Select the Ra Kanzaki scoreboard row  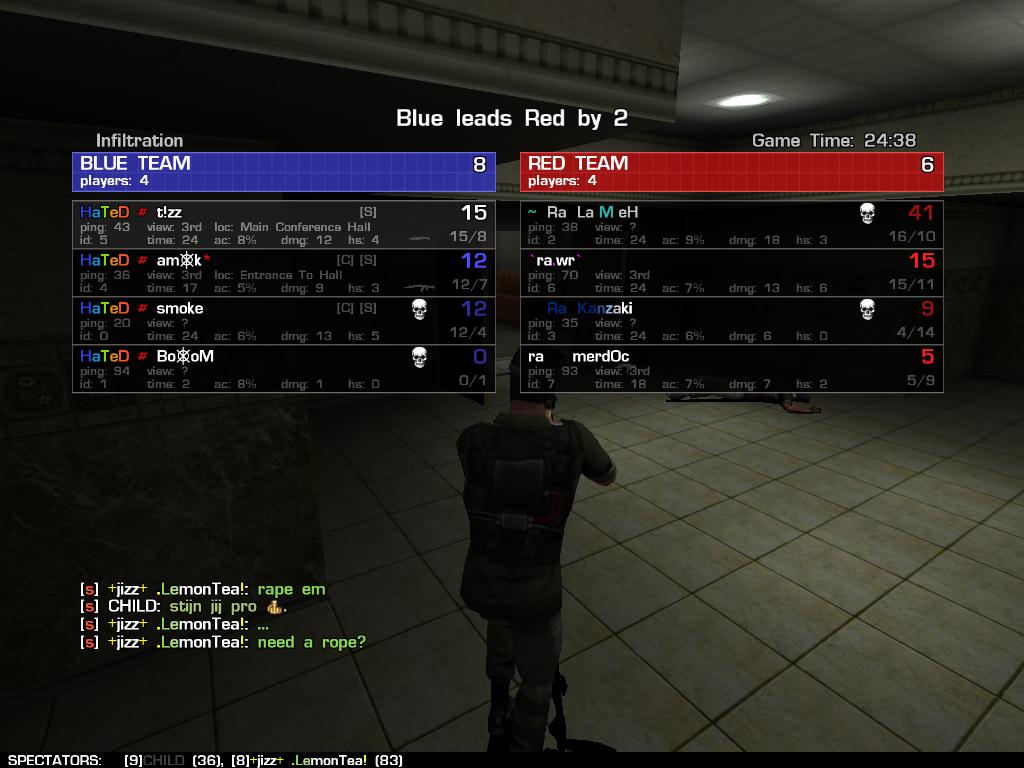pos(731,321)
